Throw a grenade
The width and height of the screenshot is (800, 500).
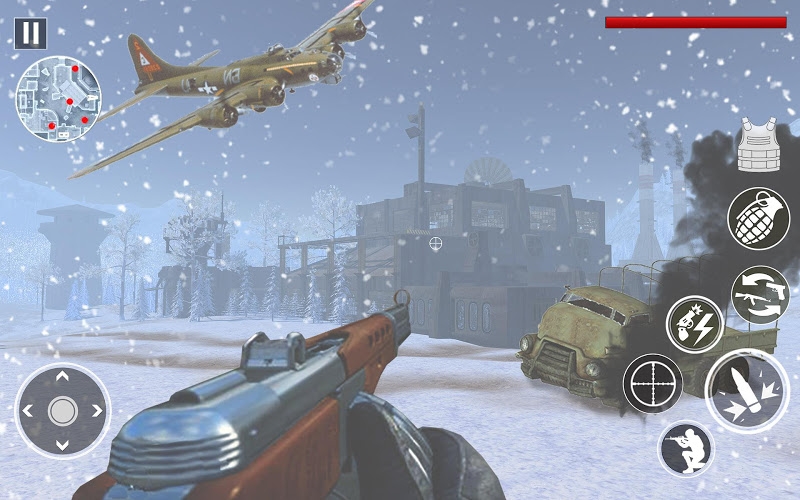point(757,218)
